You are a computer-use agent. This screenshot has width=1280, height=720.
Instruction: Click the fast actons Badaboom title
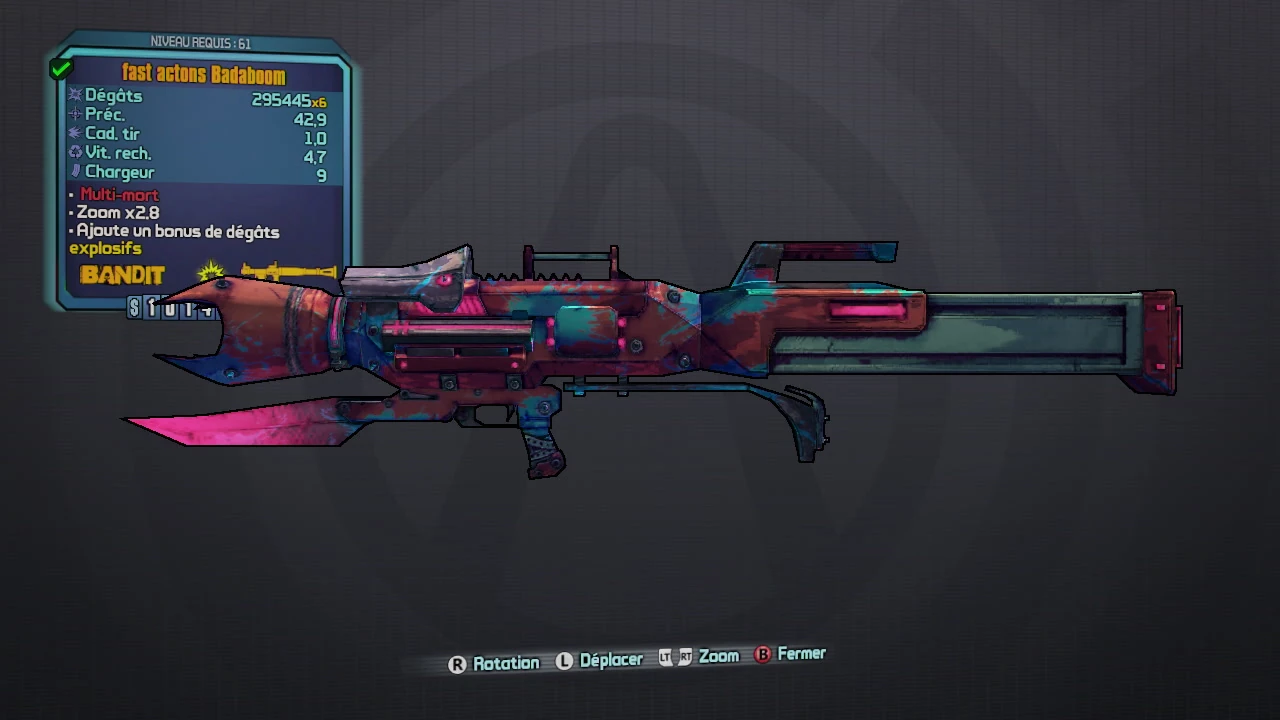tap(202, 73)
